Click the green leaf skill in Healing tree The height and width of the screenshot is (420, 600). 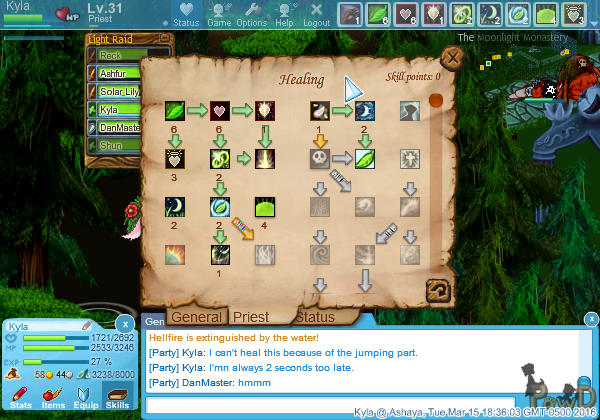[175, 110]
